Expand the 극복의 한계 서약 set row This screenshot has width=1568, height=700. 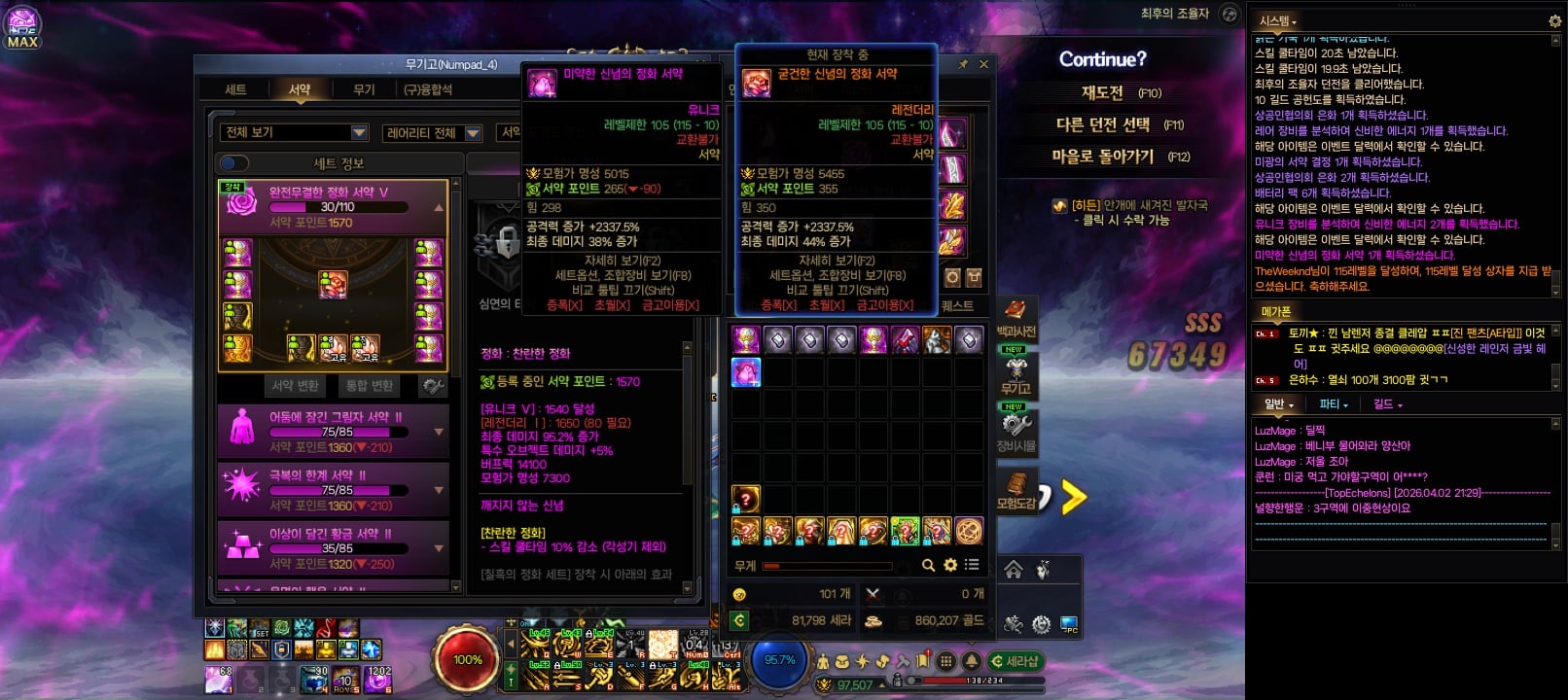tap(439, 490)
